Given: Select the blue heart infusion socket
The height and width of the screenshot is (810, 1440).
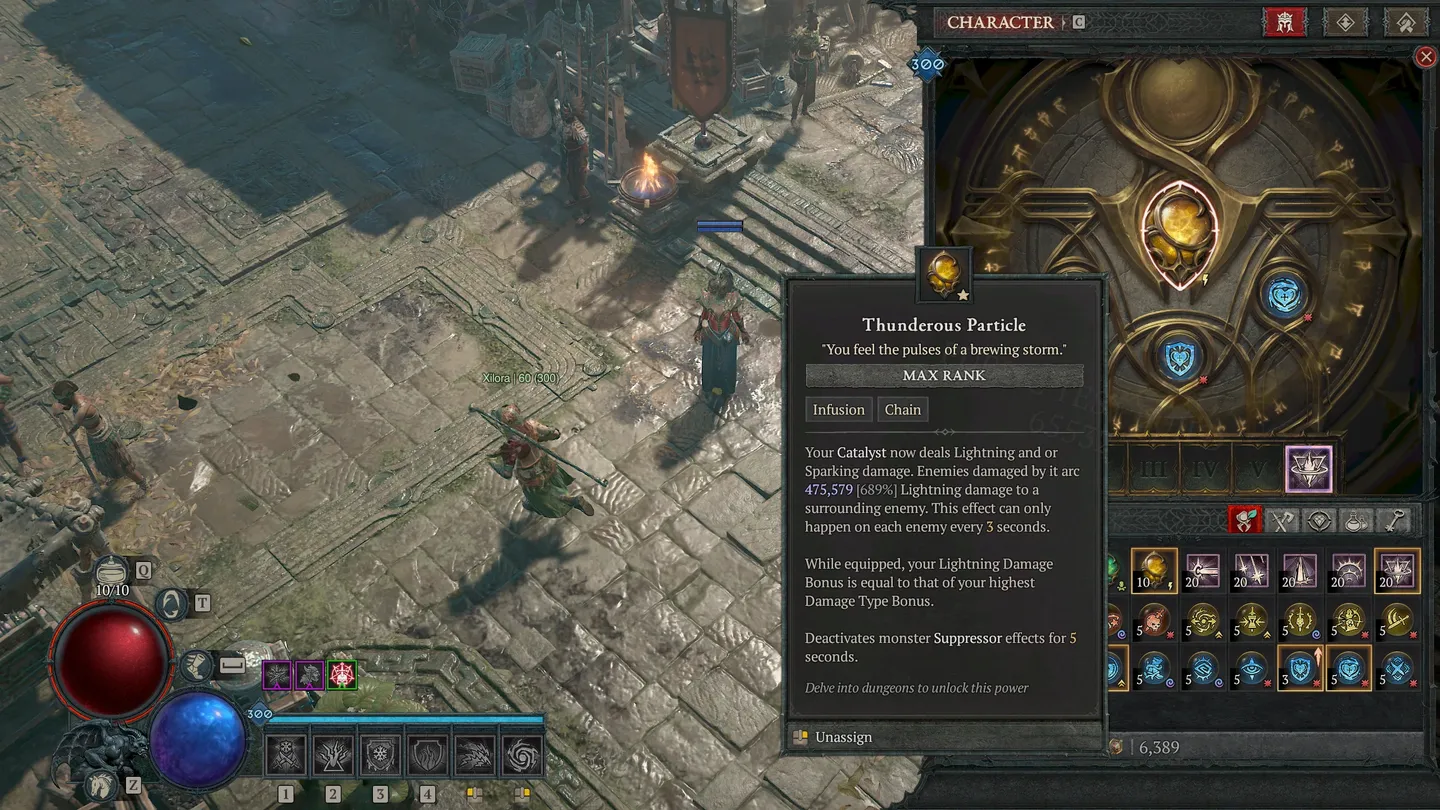Looking at the screenshot, I should click(x=1283, y=297).
